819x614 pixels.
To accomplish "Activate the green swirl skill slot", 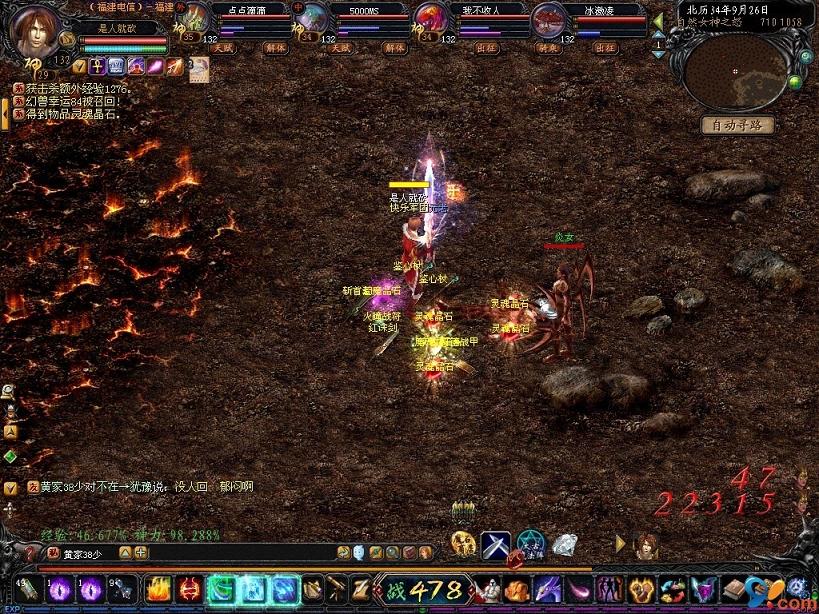I will [x=220, y=589].
